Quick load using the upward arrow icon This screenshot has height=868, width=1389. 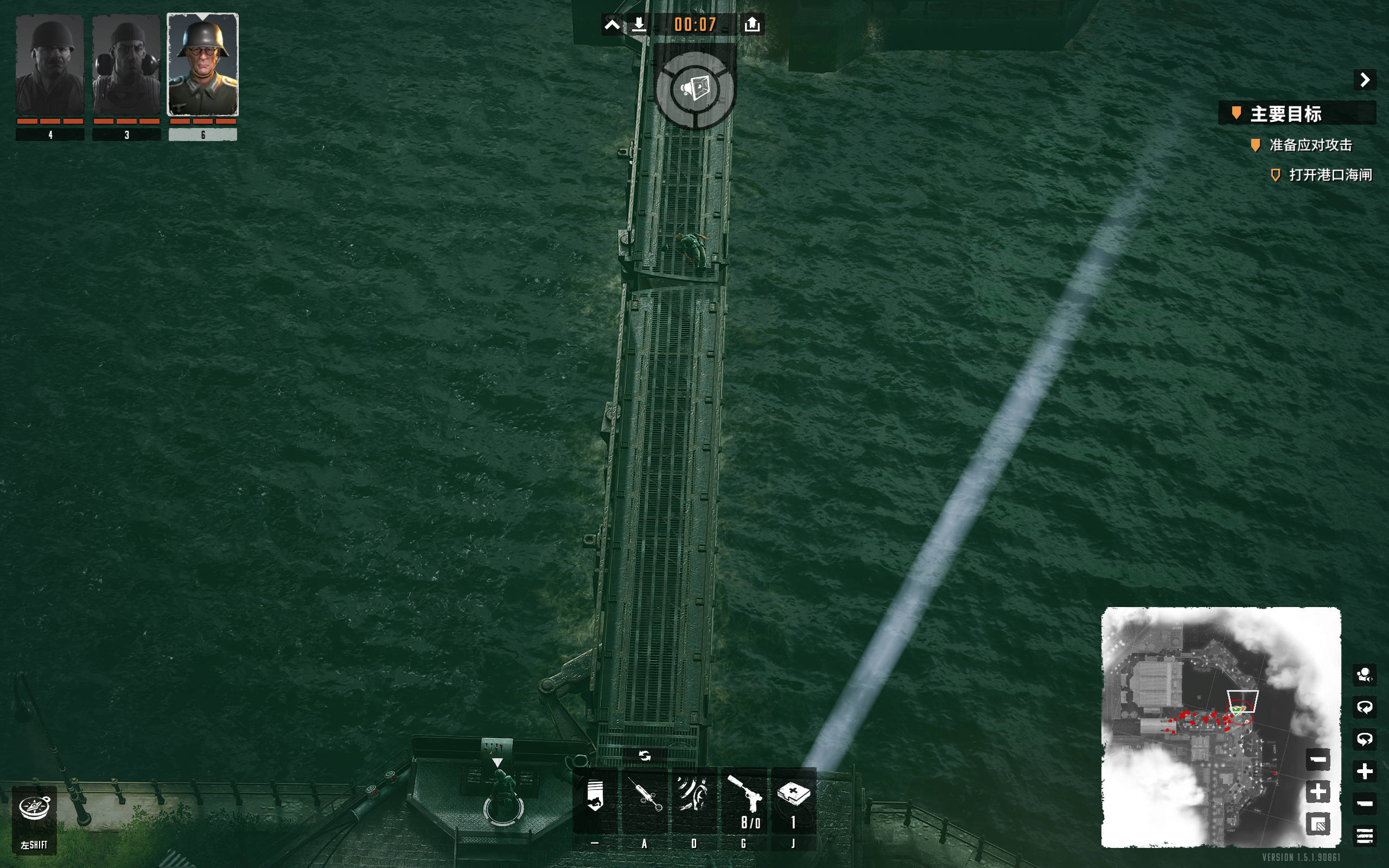pos(752,25)
